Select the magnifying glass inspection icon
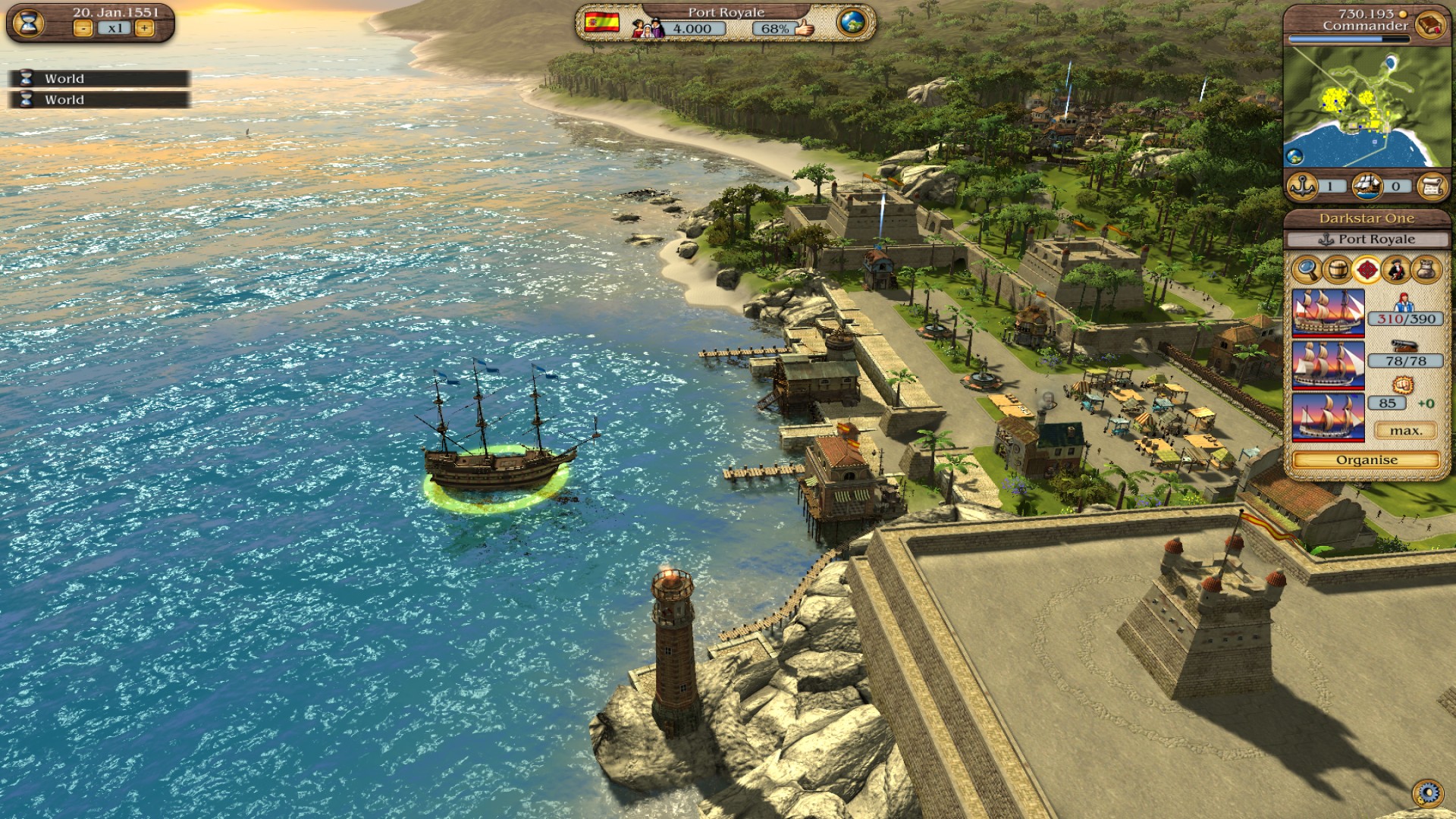Viewport: 1456px width, 819px height. point(1306,269)
